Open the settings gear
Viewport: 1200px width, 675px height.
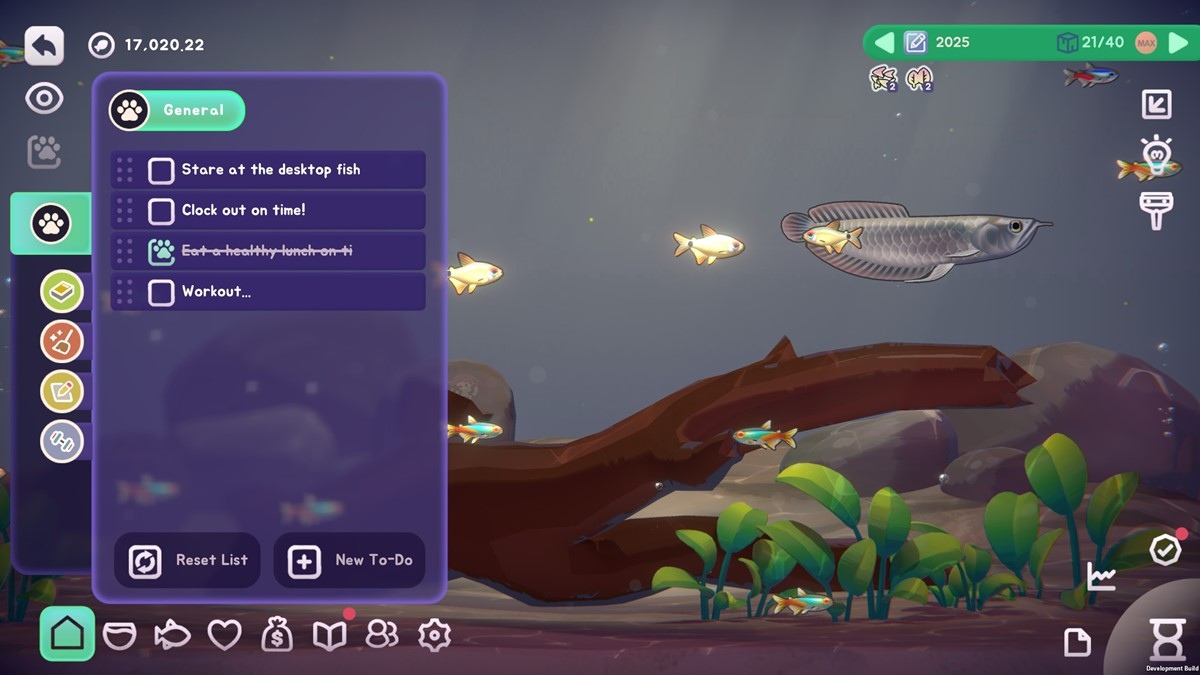(x=434, y=635)
